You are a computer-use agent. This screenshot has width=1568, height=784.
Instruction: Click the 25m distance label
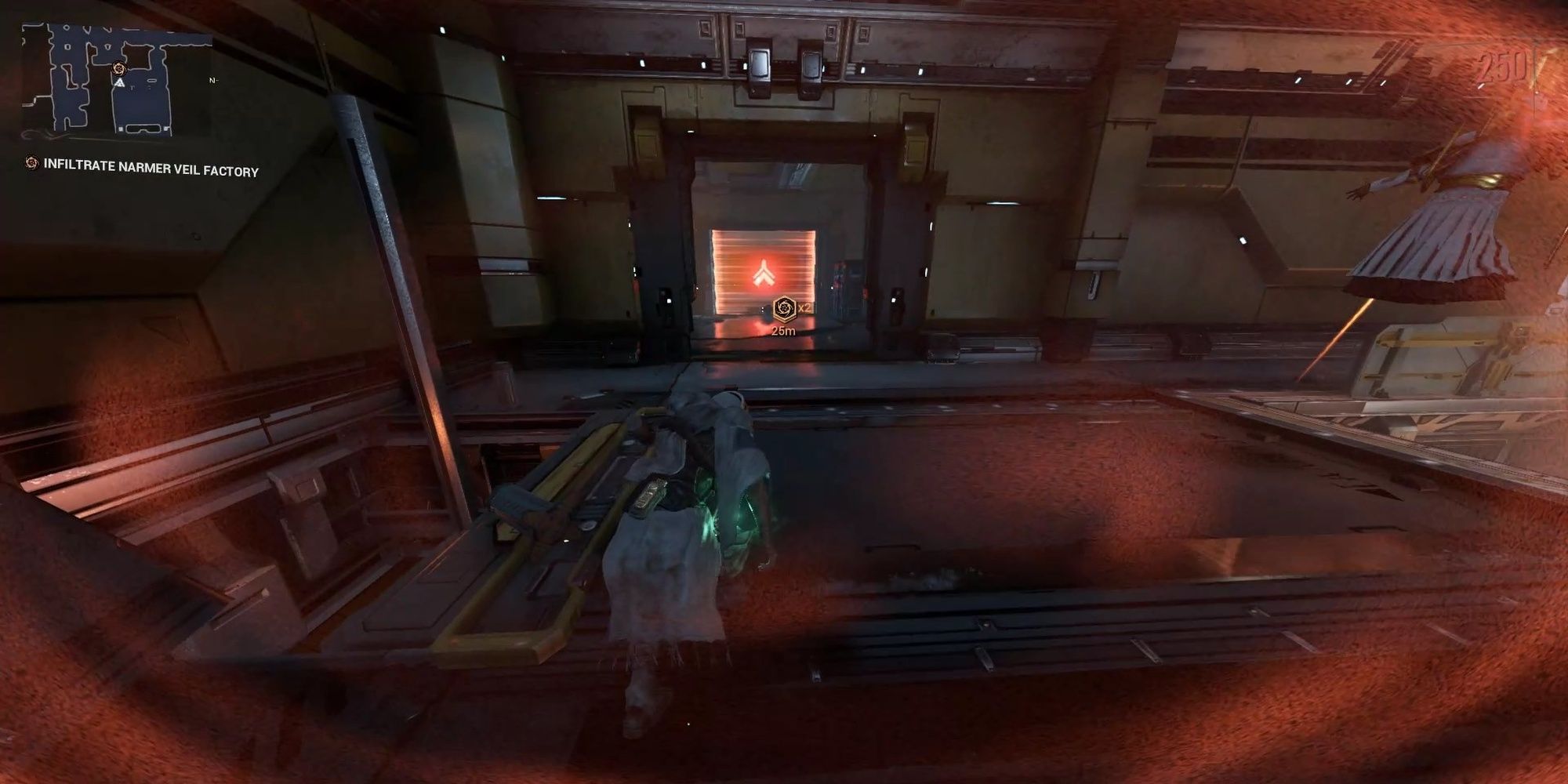click(782, 331)
